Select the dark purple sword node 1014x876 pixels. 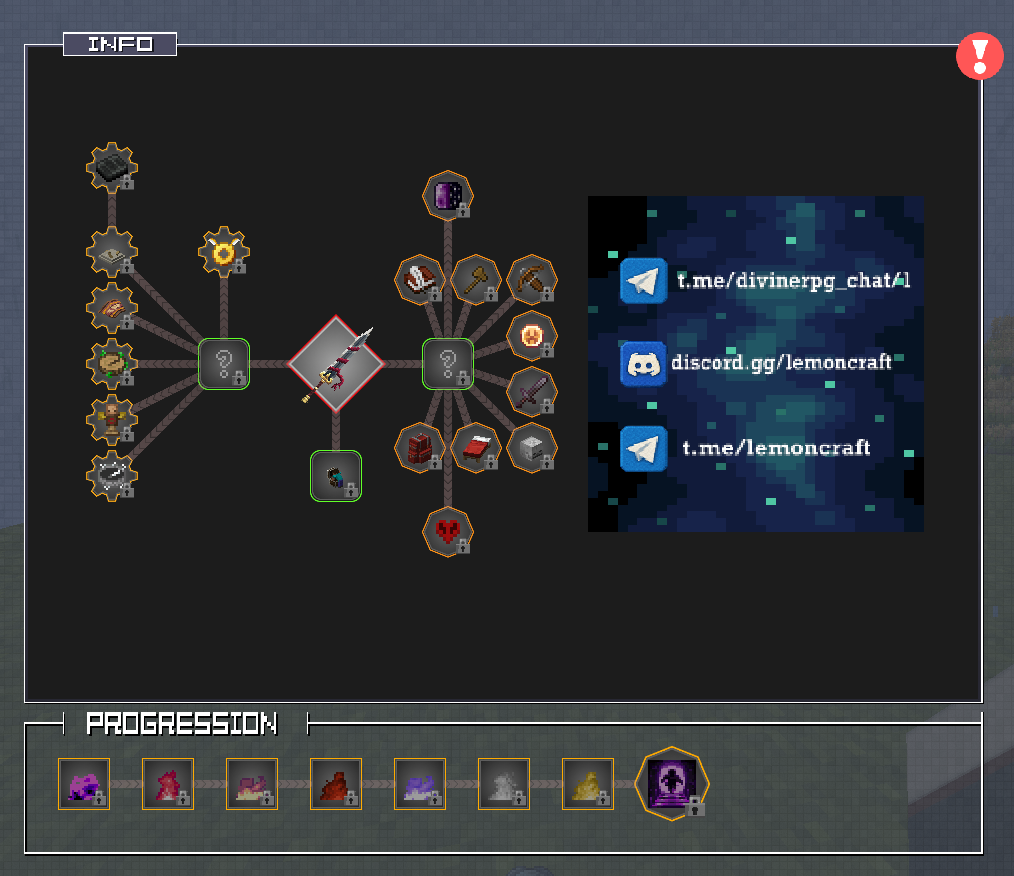531,391
